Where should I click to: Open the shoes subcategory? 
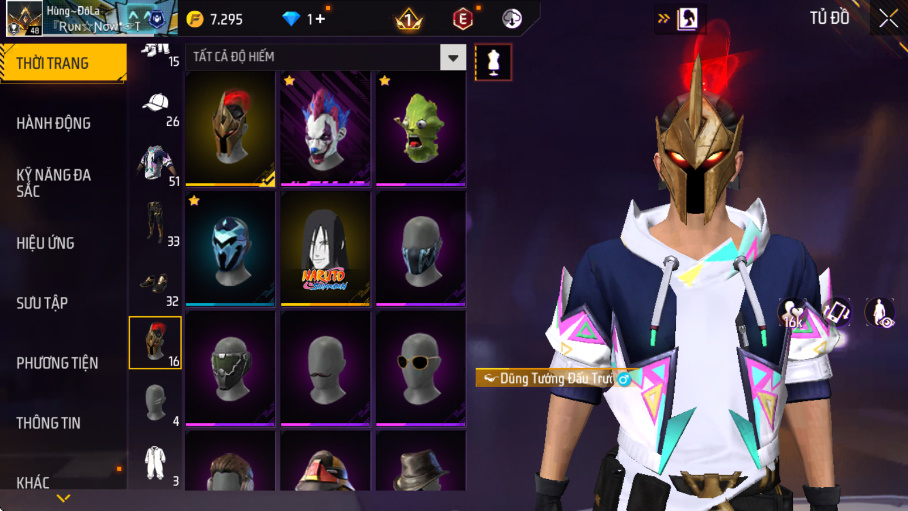[155, 284]
